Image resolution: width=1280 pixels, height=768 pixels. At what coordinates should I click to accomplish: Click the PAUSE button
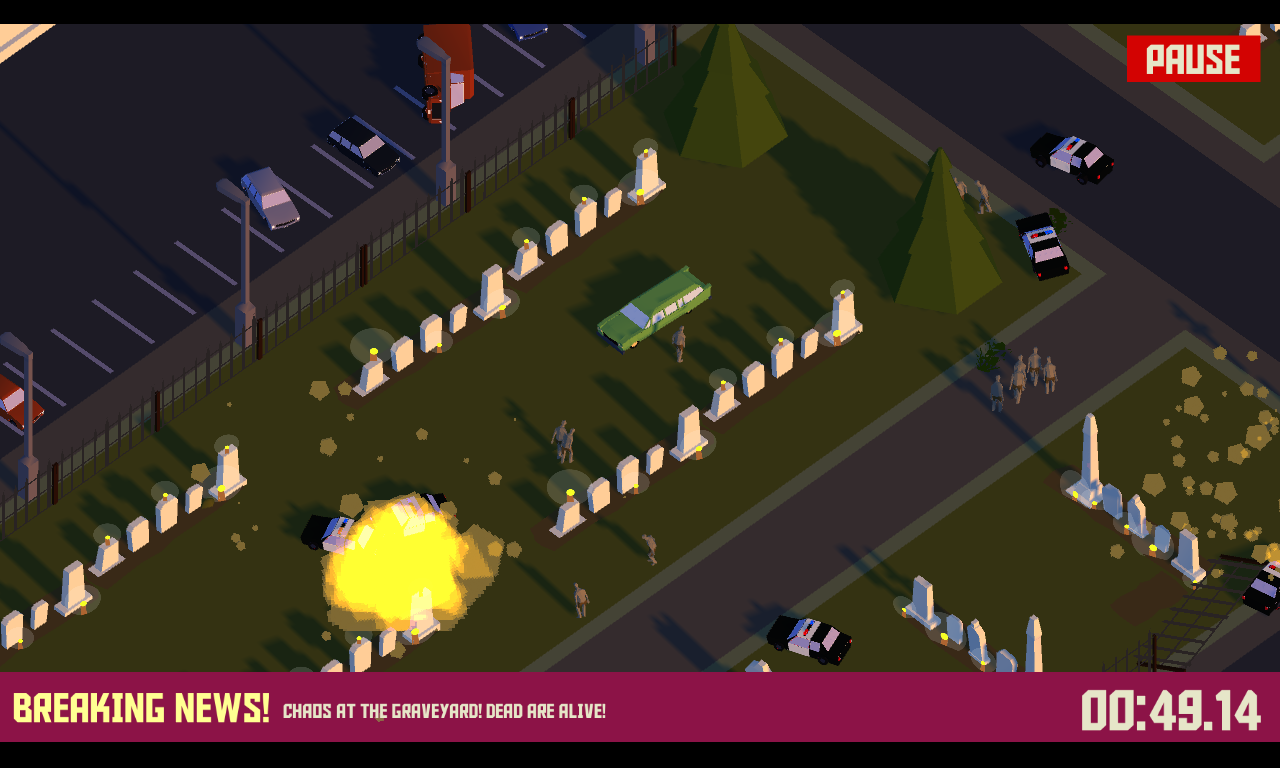(1193, 60)
